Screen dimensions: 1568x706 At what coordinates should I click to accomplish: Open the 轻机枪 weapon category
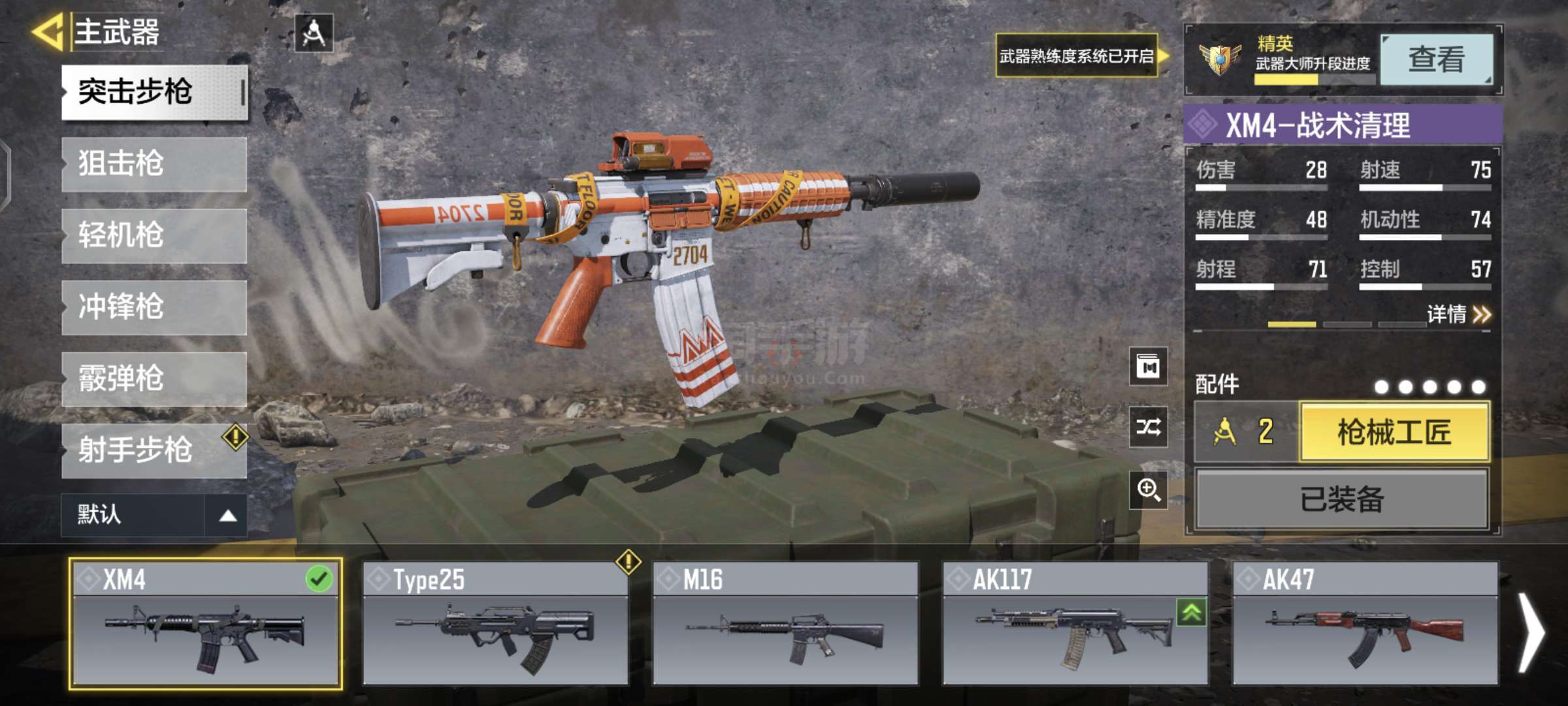(154, 235)
